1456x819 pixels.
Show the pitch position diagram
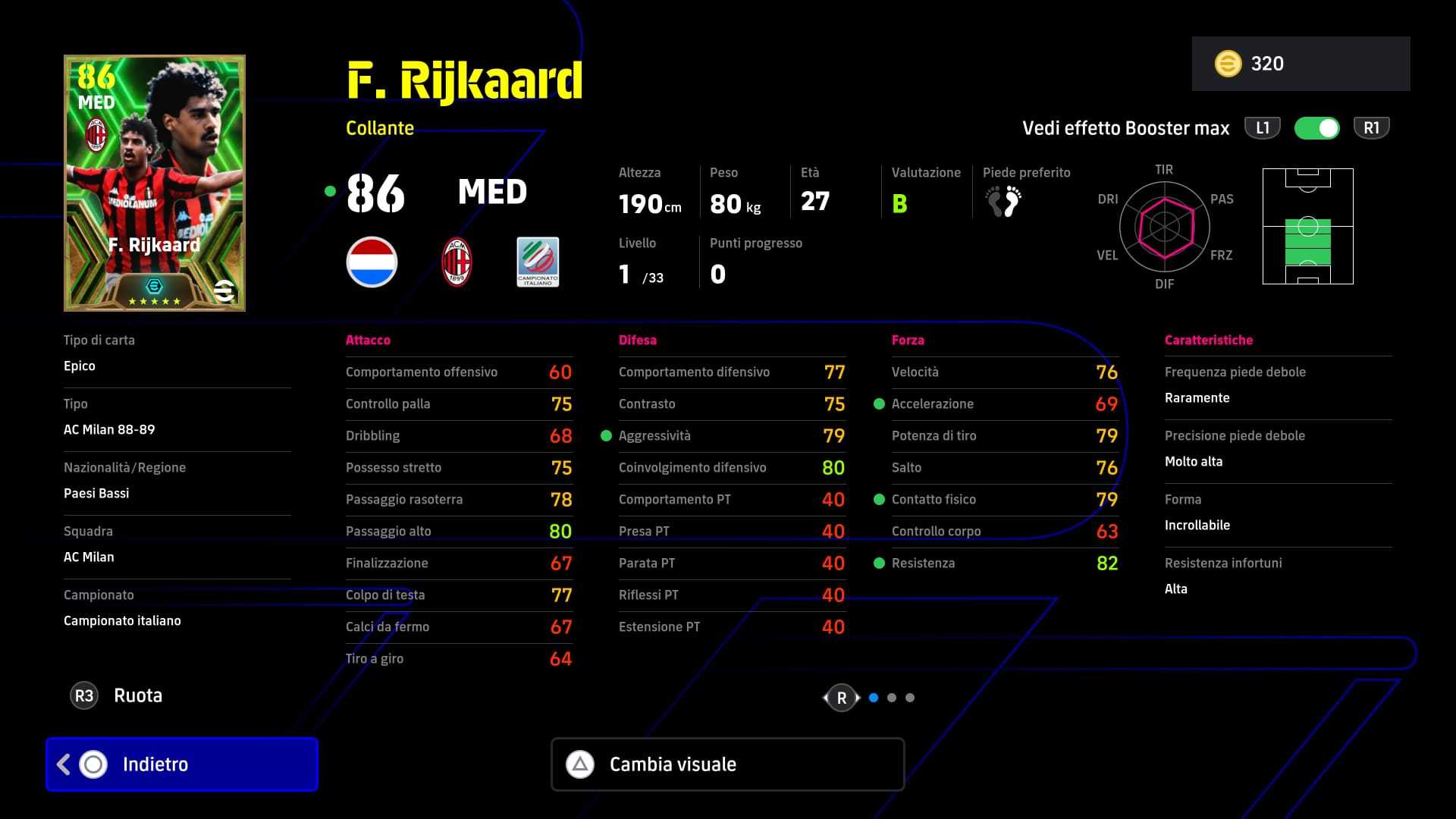1307,227
